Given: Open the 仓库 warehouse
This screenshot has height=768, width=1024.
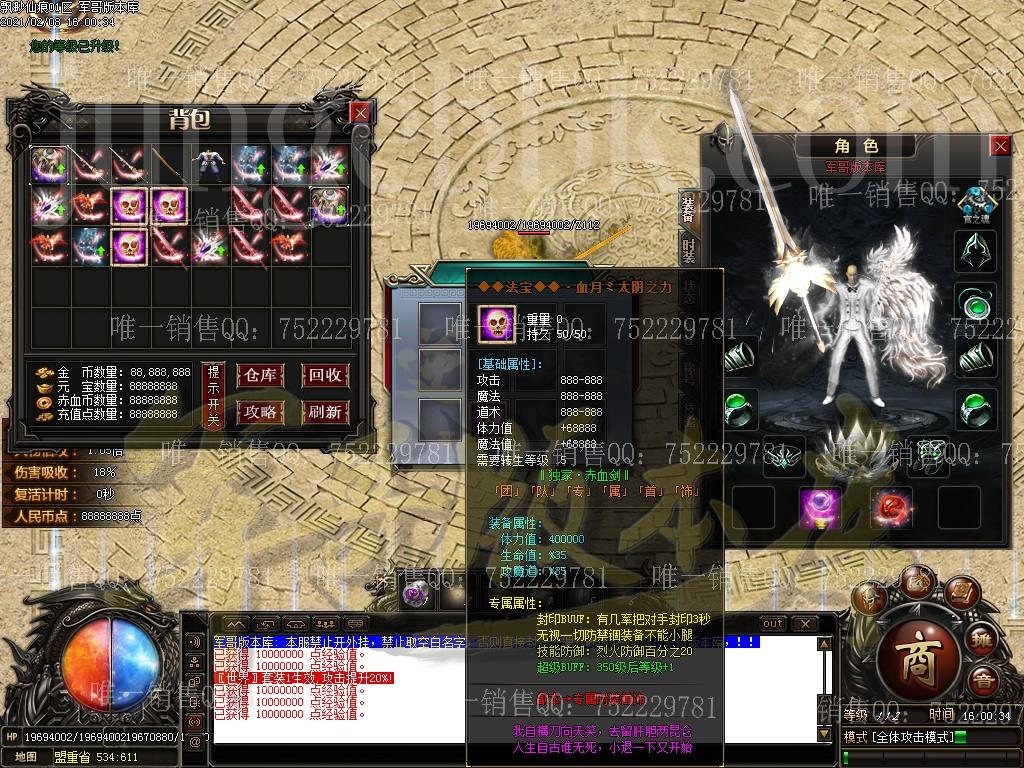Looking at the screenshot, I should coord(260,376).
